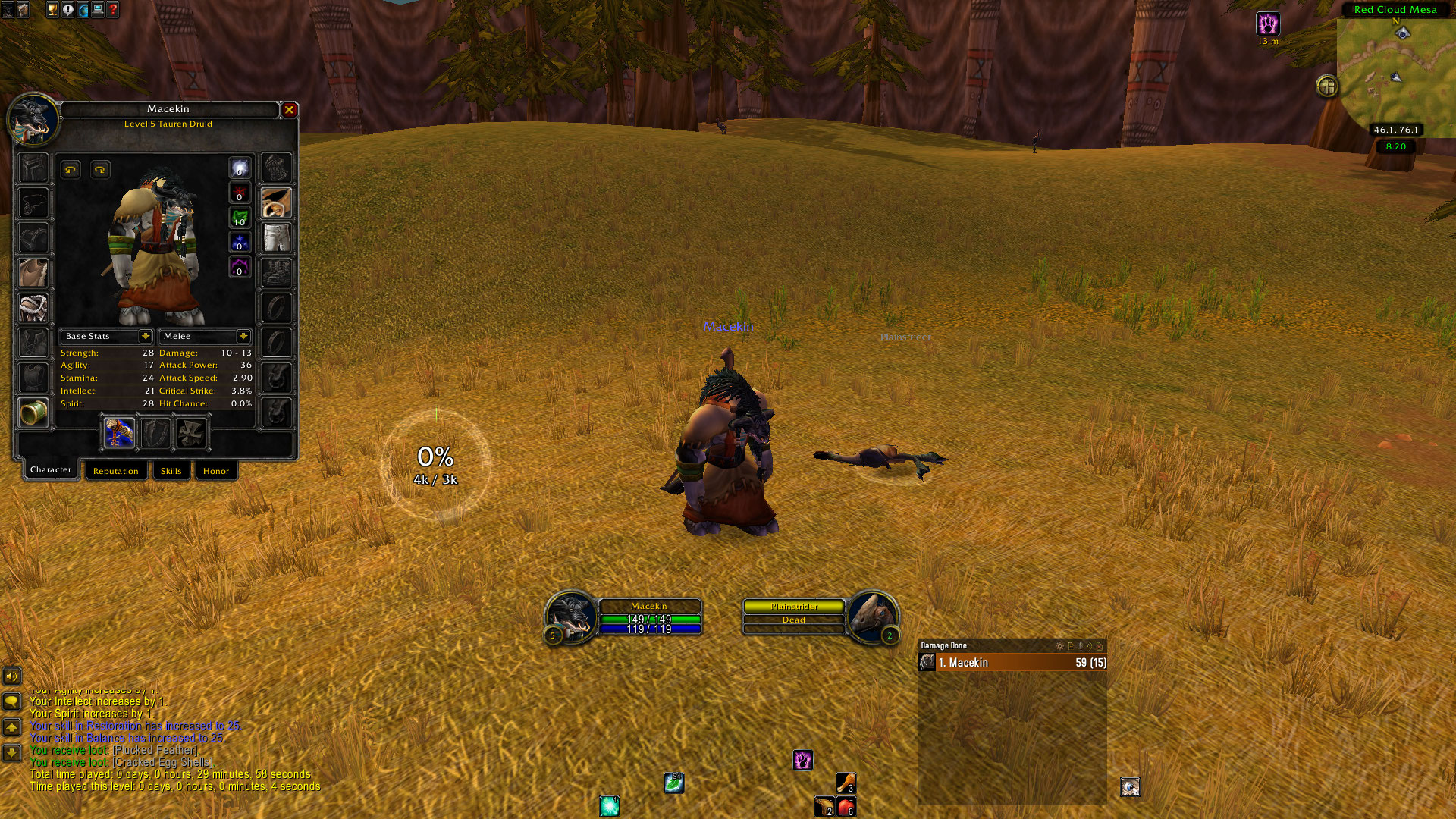This screenshot has height=819, width=1456.
Task: Cast the green leaf healing spell
Action: [674, 783]
